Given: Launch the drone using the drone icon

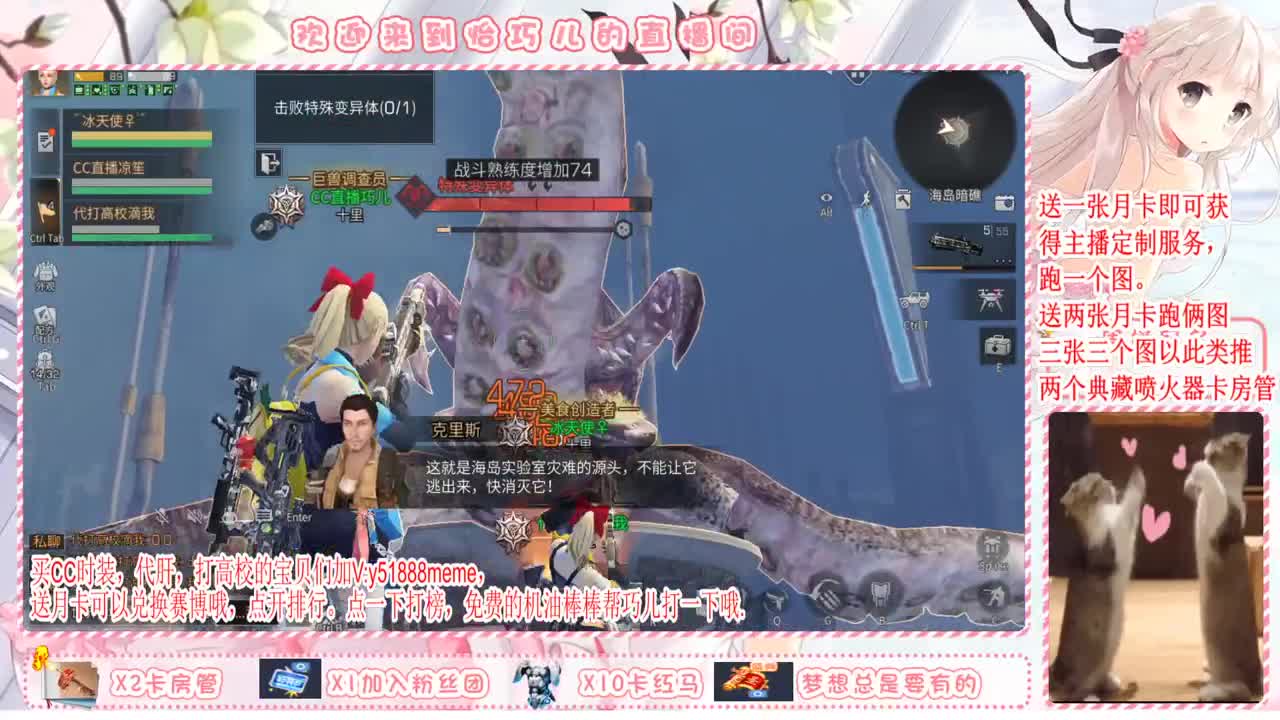Looking at the screenshot, I should point(990,298).
